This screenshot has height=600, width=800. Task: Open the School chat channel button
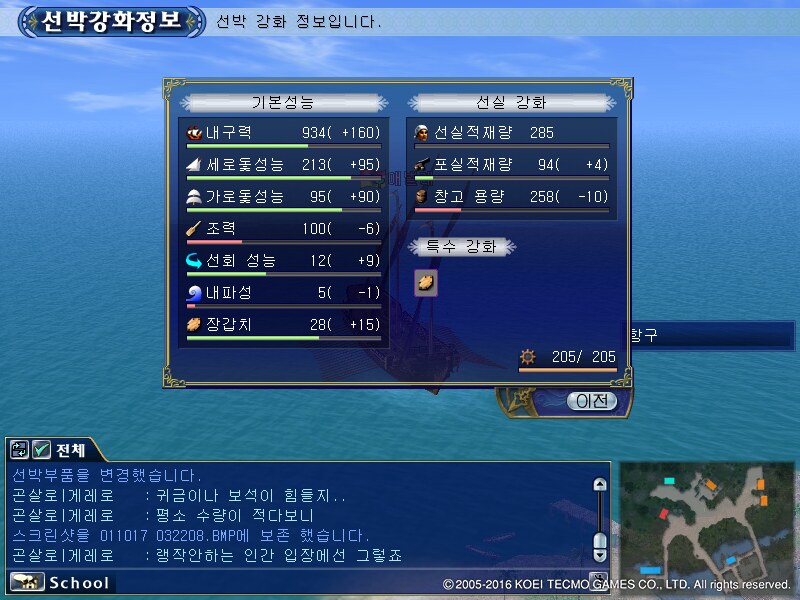coord(62,582)
